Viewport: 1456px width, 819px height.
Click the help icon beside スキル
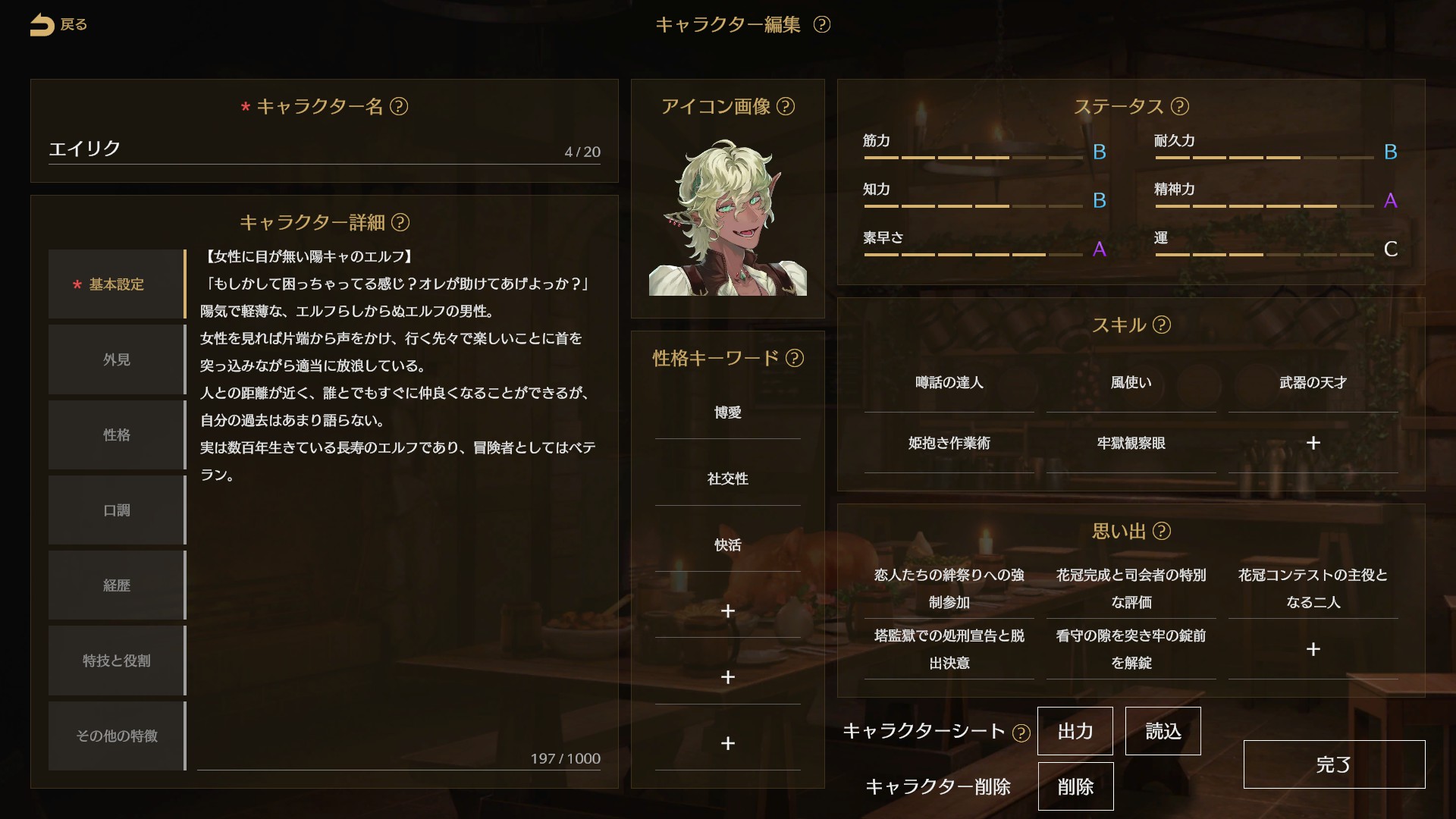(x=1161, y=325)
